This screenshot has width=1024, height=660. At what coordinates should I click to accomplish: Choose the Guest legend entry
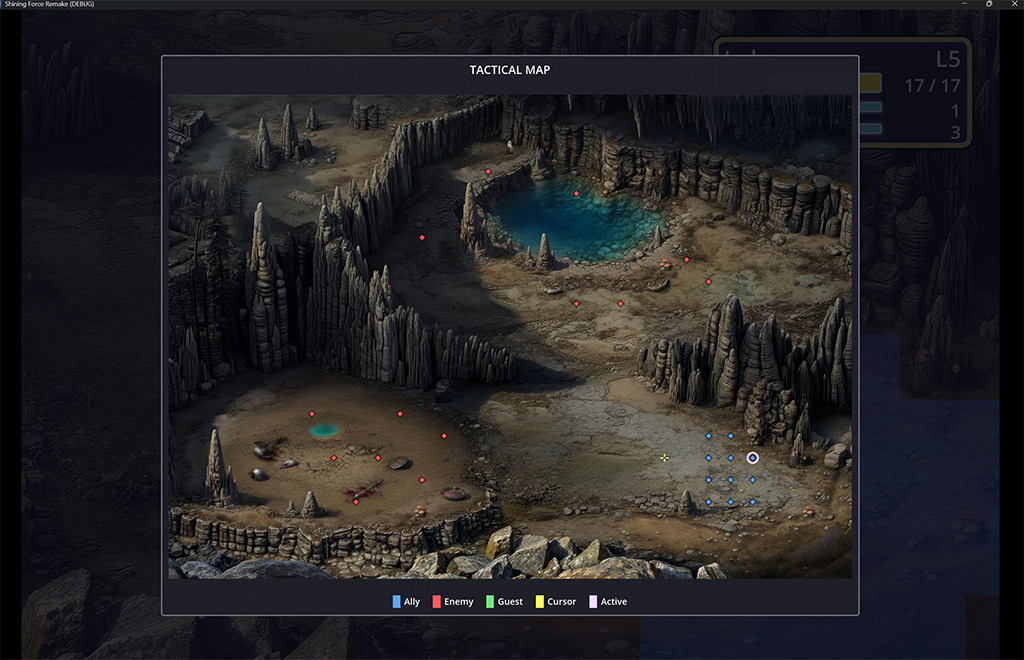[x=504, y=602]
